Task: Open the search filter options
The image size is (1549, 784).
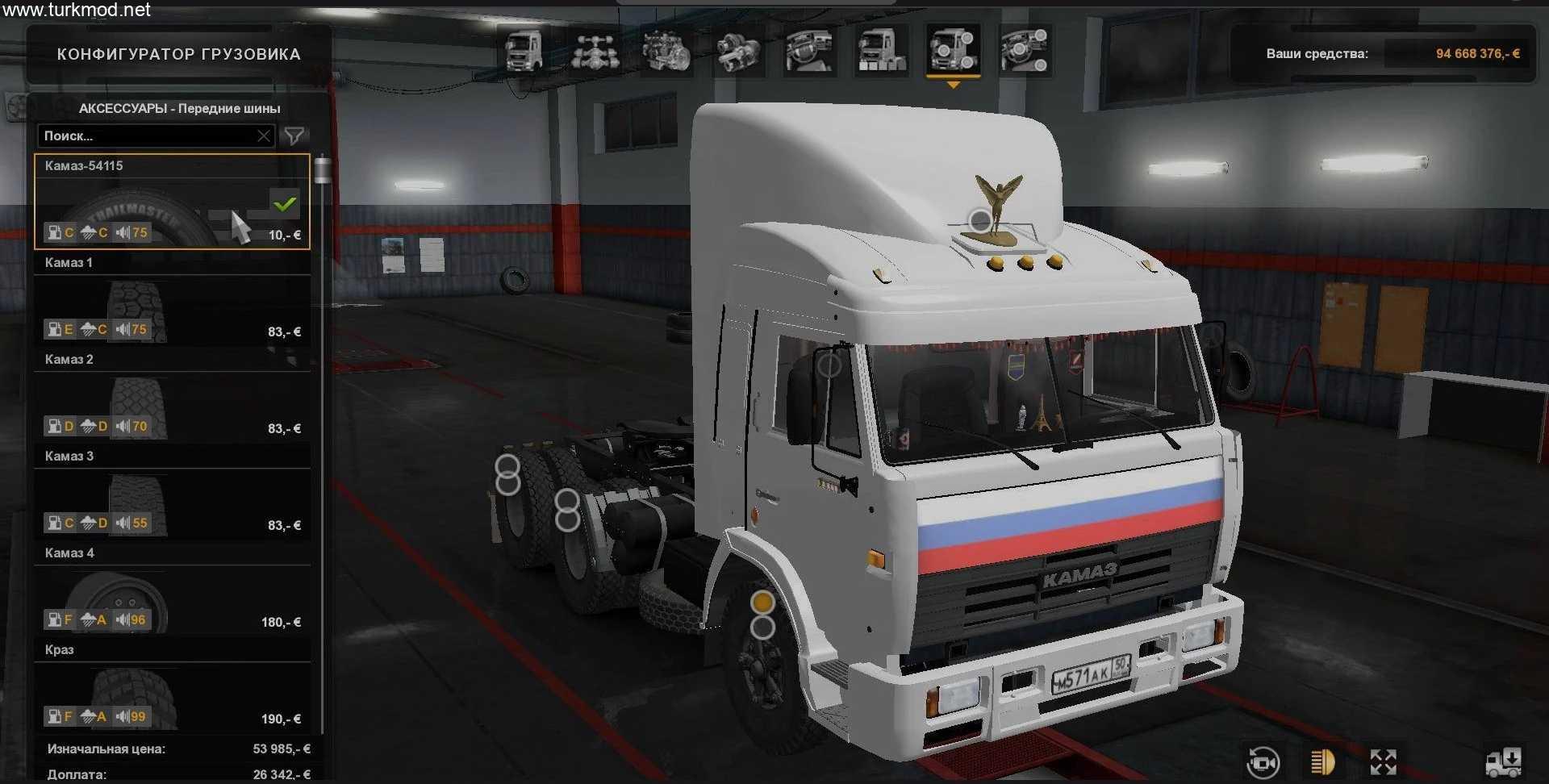Action: [x=294, y=136]
